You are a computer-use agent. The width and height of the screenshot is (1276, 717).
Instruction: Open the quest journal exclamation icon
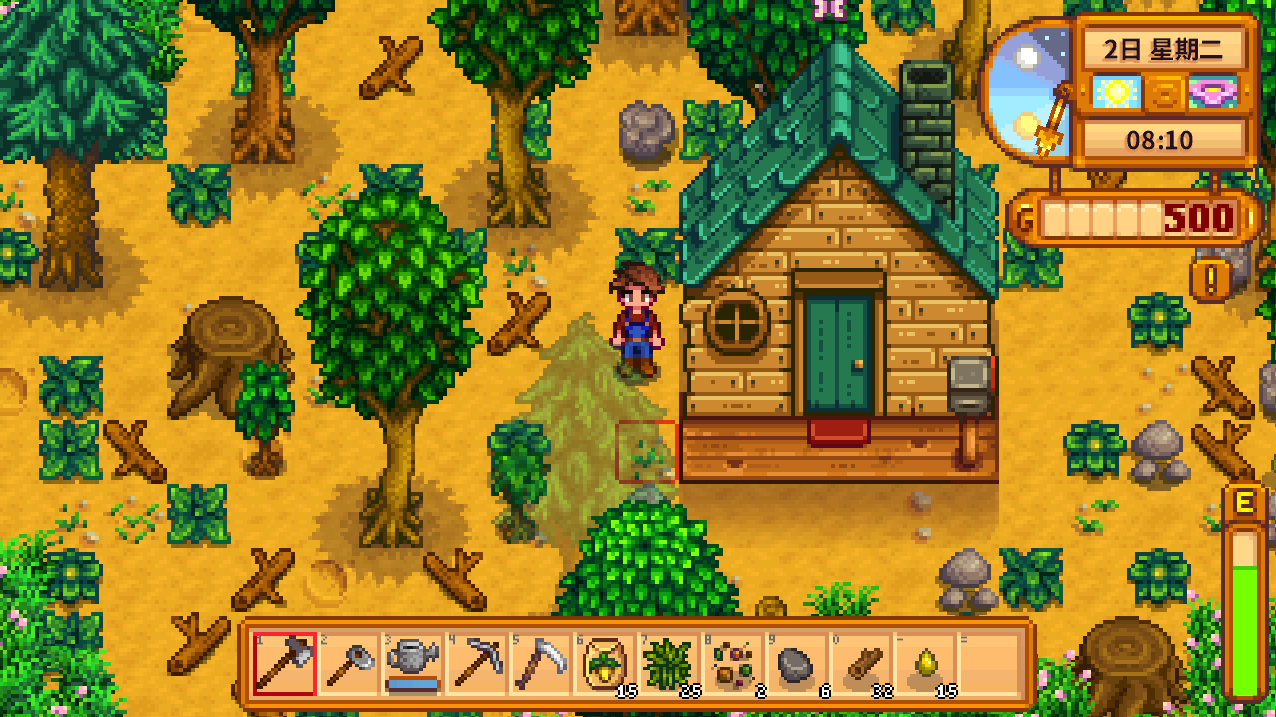click(x=1210, y=281)
